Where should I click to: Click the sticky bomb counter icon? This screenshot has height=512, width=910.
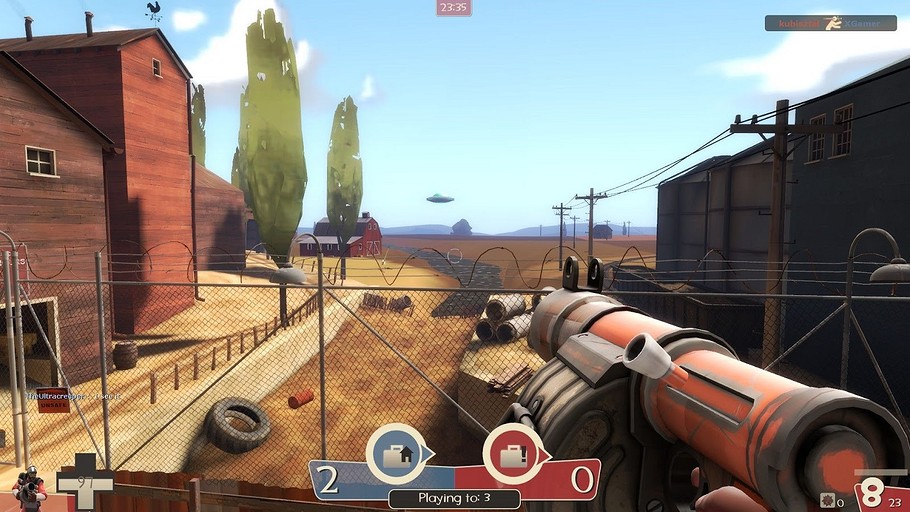pyautogui.click(x=827, y=499)
